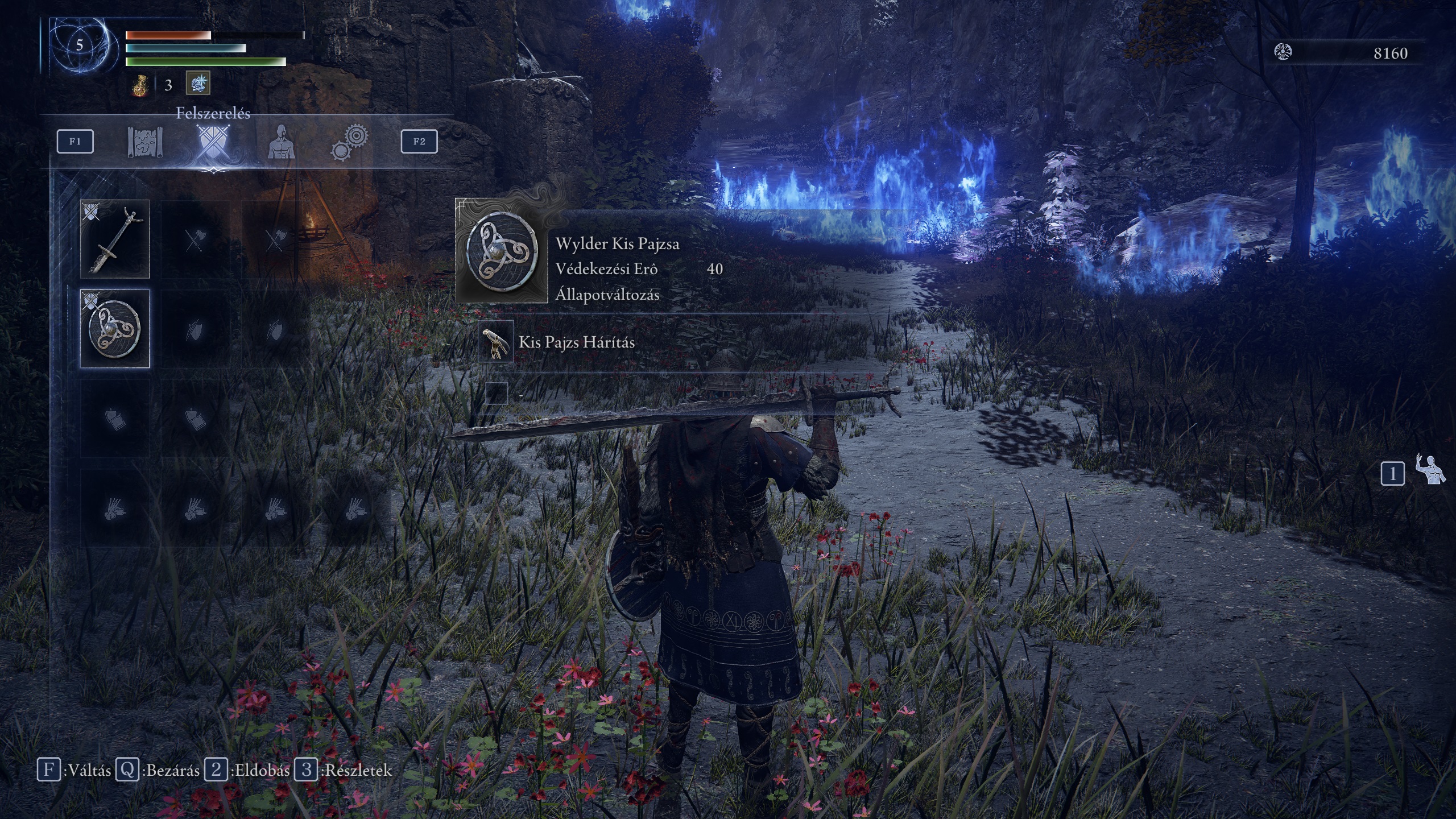Screen dimensions: 1456x819
Task: Select the golden flask item icon
Action: 140,85
